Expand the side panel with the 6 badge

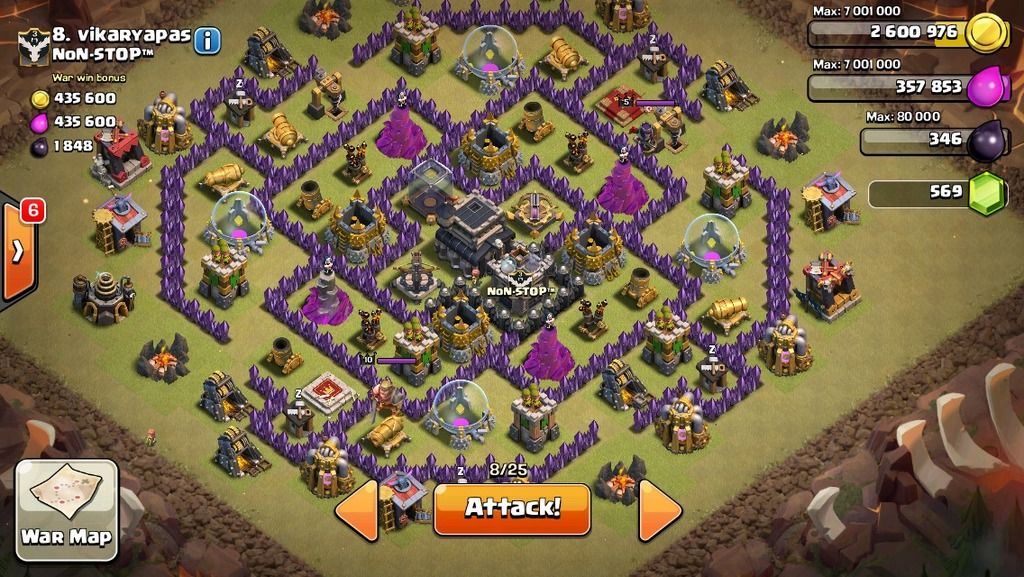pyautogui.click(x=18, y=252)
